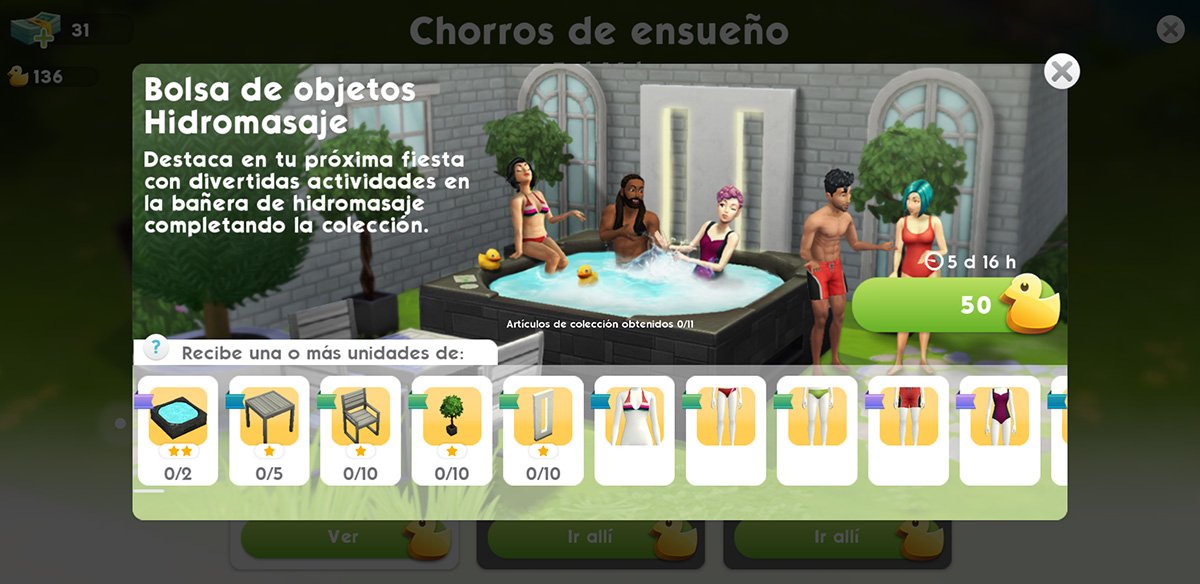The height and width of the screenshot is (584, 1200).
Task: Pick the green bikini bottom tile
Action: click(x=817, y=430)
